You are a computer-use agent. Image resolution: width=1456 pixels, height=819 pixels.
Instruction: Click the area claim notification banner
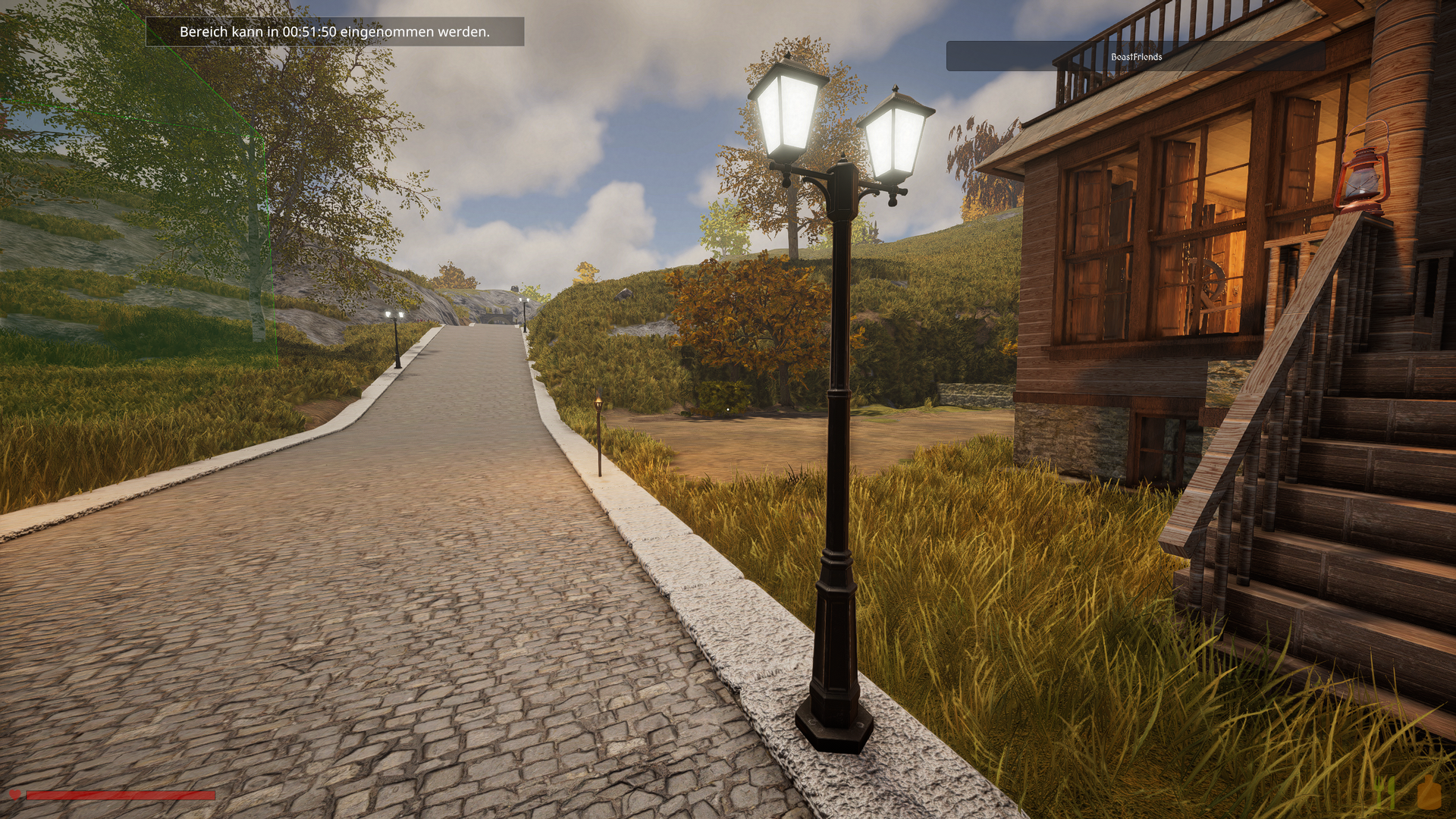334,32
